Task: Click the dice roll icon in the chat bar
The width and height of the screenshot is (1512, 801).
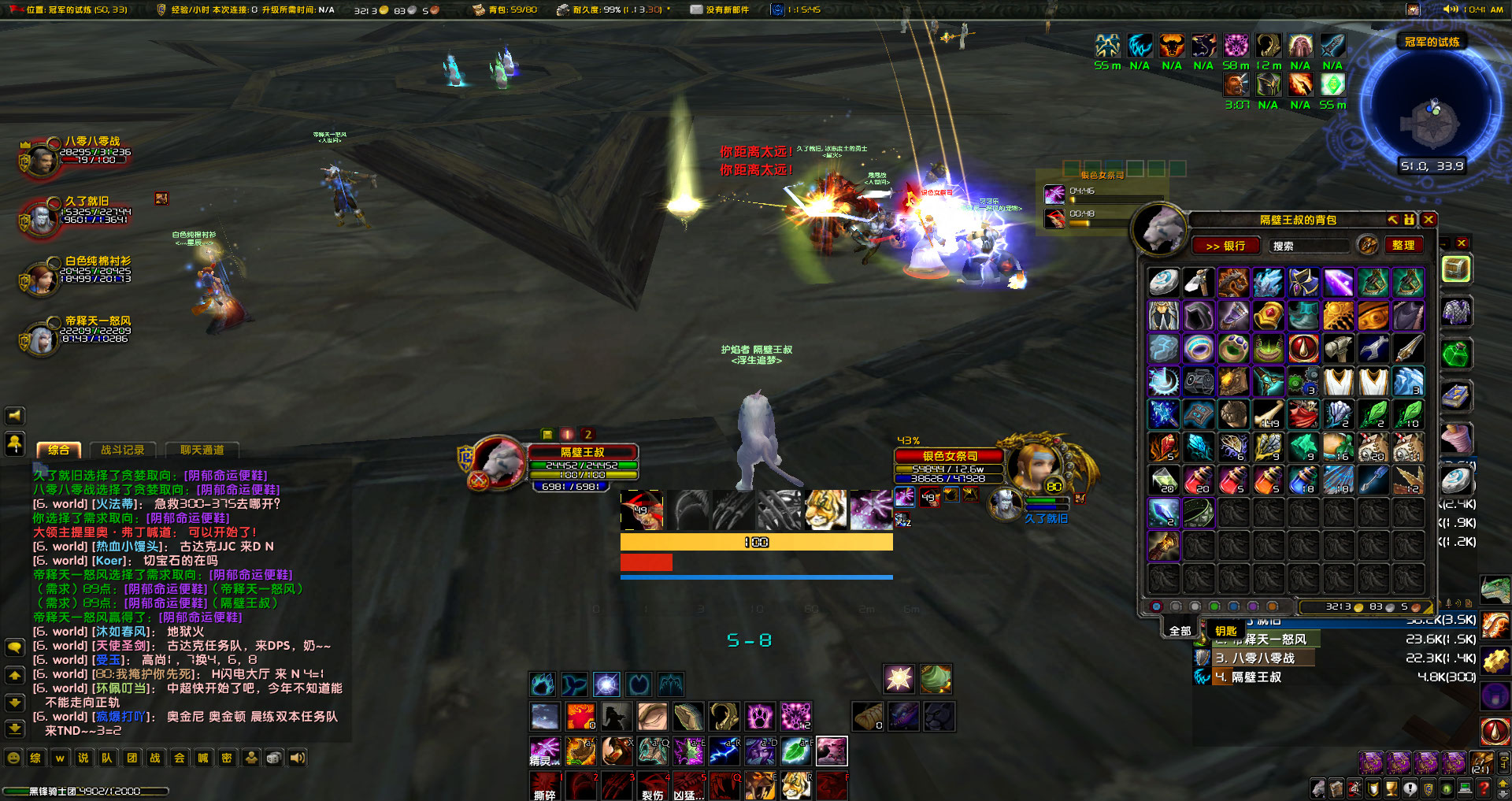Action: (x=273, y=758)
